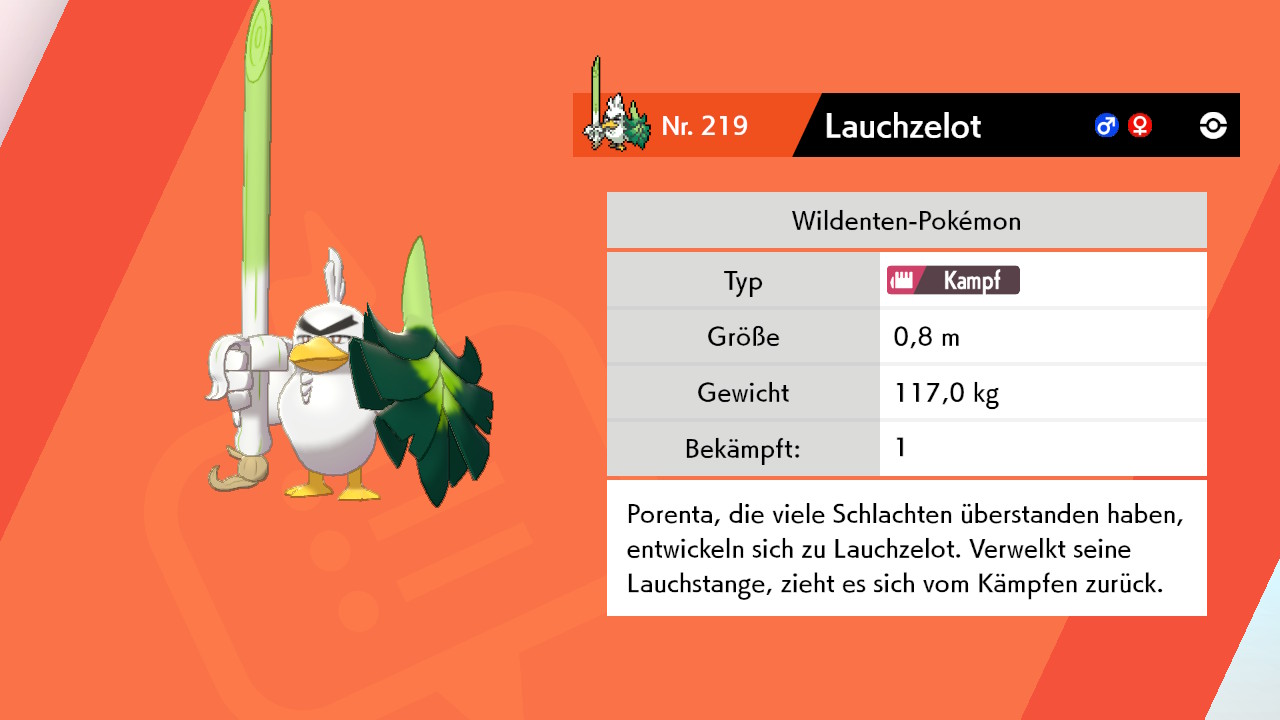This screenshot has height=720, width=1280.
Task: Toggle shiny view via the Poké Ball symbol
Action: pos(1211,125)
